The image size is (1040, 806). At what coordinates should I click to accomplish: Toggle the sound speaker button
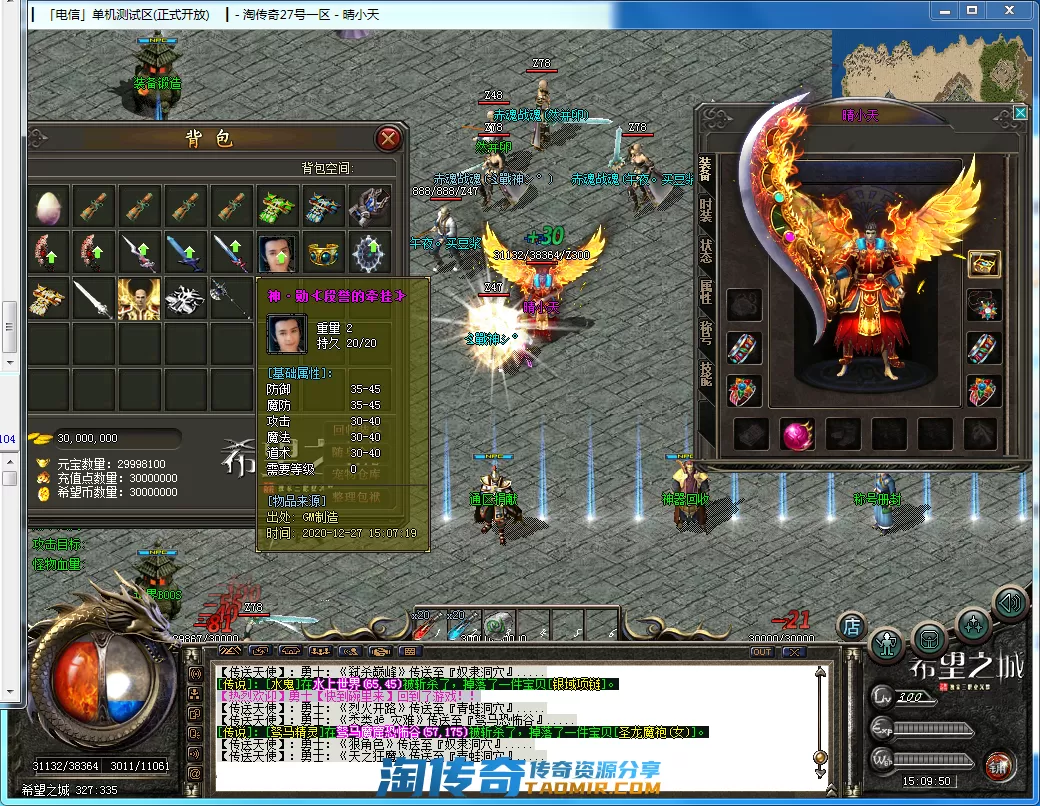[x=1009, y=603]
